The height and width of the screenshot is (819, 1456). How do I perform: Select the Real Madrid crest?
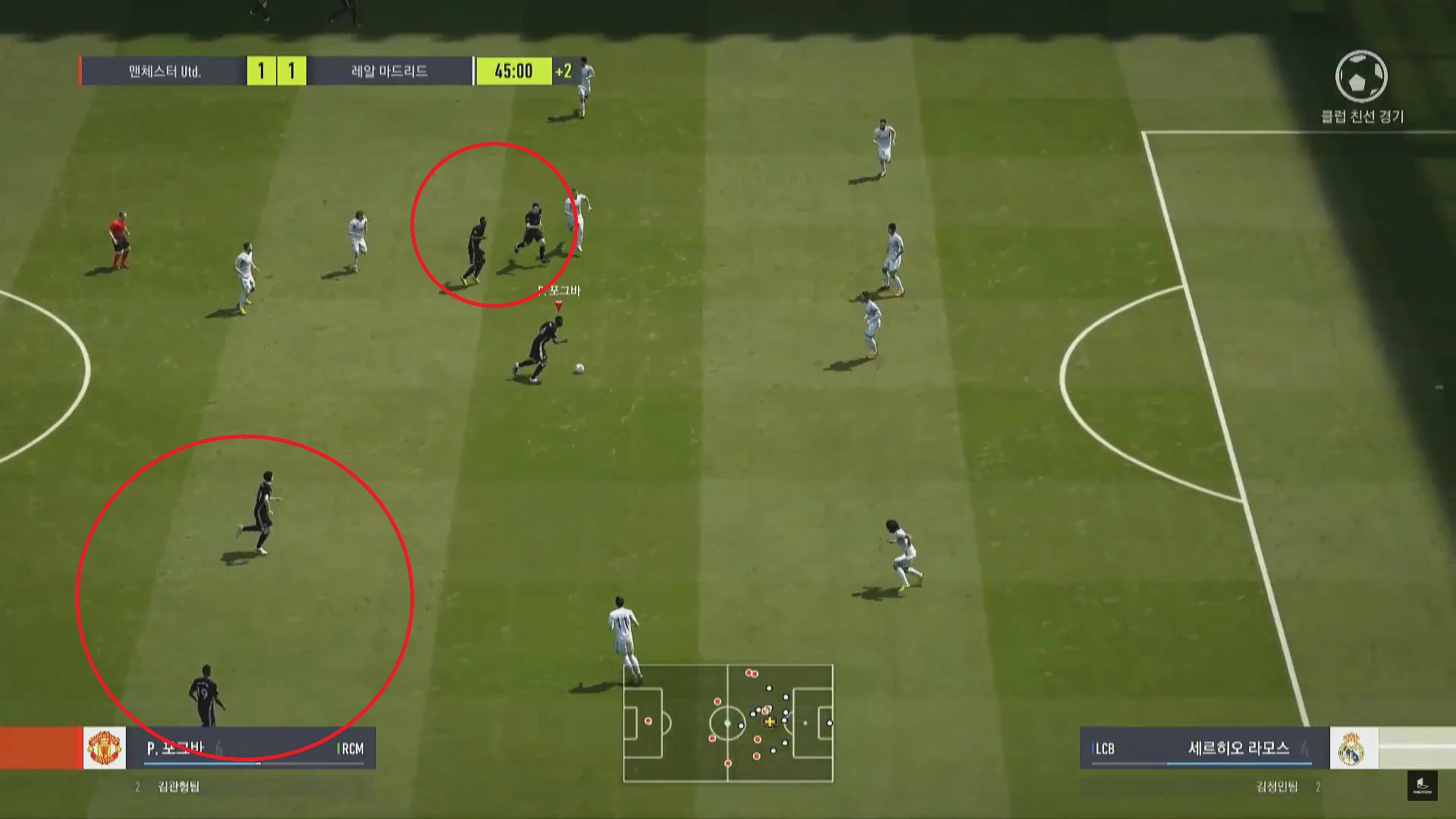1351,748
